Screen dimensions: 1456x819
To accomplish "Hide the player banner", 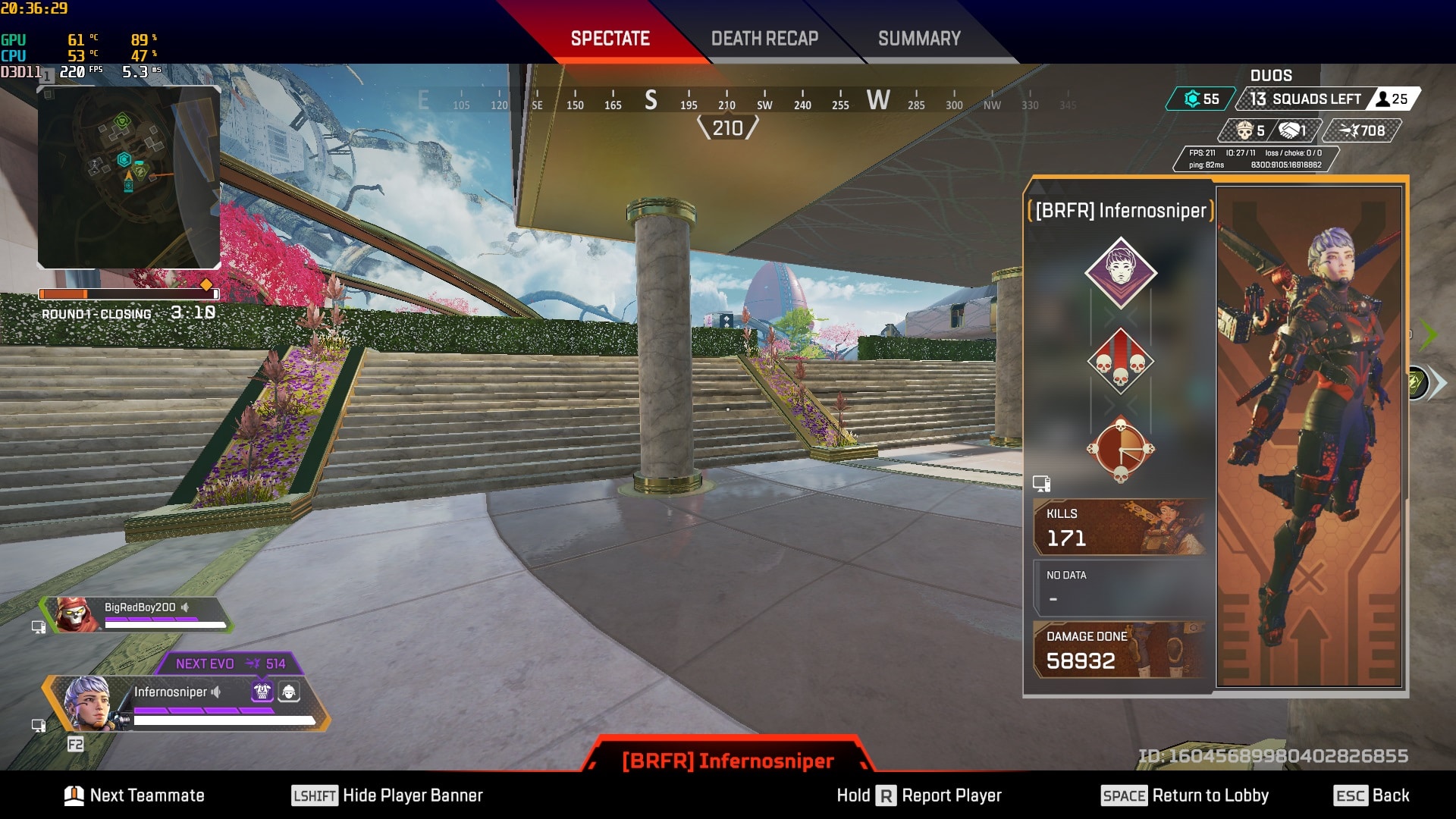I will [x=388, y=795].
